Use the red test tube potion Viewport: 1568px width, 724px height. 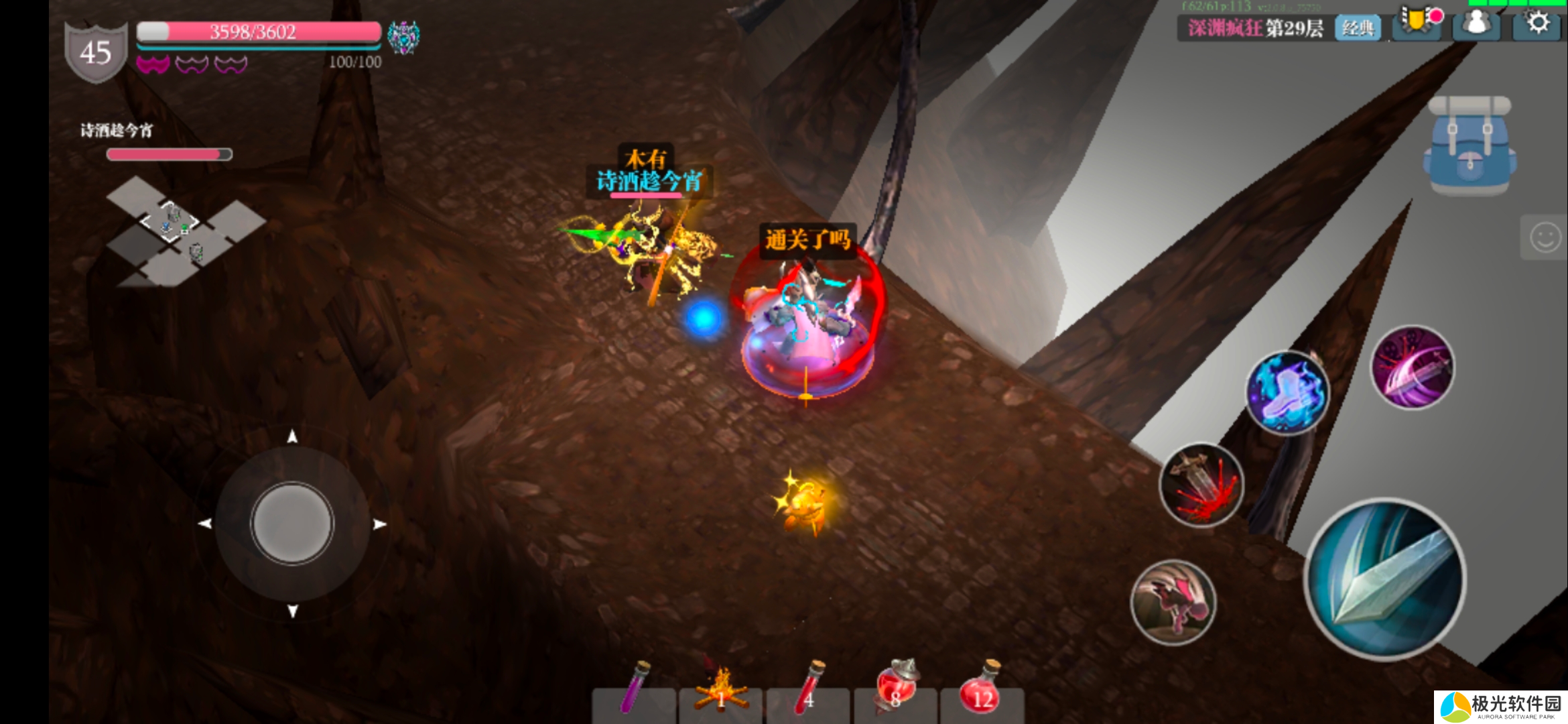[809, 690]
